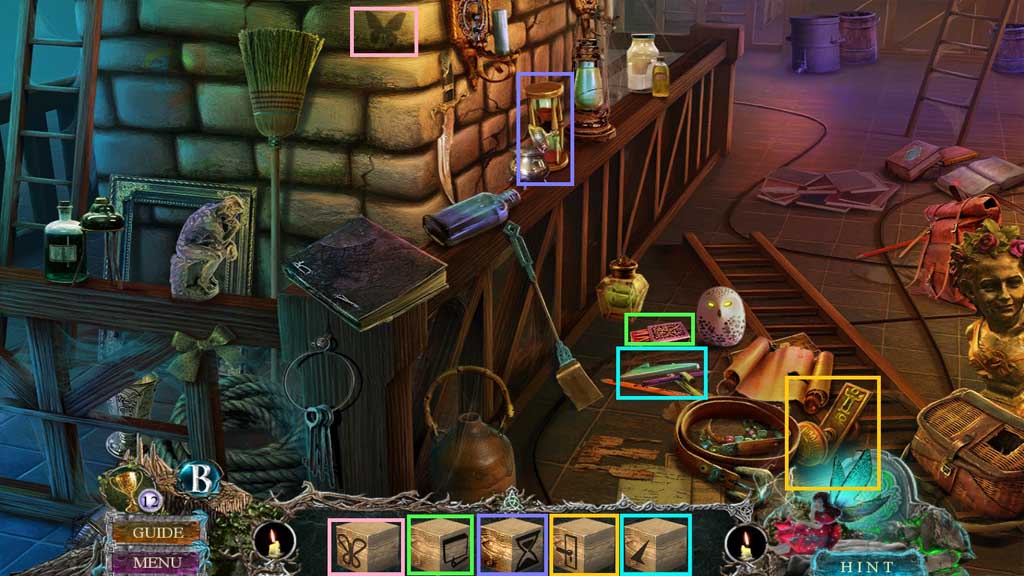Select the butterfly silhouette block
Image resolution: width=1024 pixels, height=576 pixels.
point(366,546)
